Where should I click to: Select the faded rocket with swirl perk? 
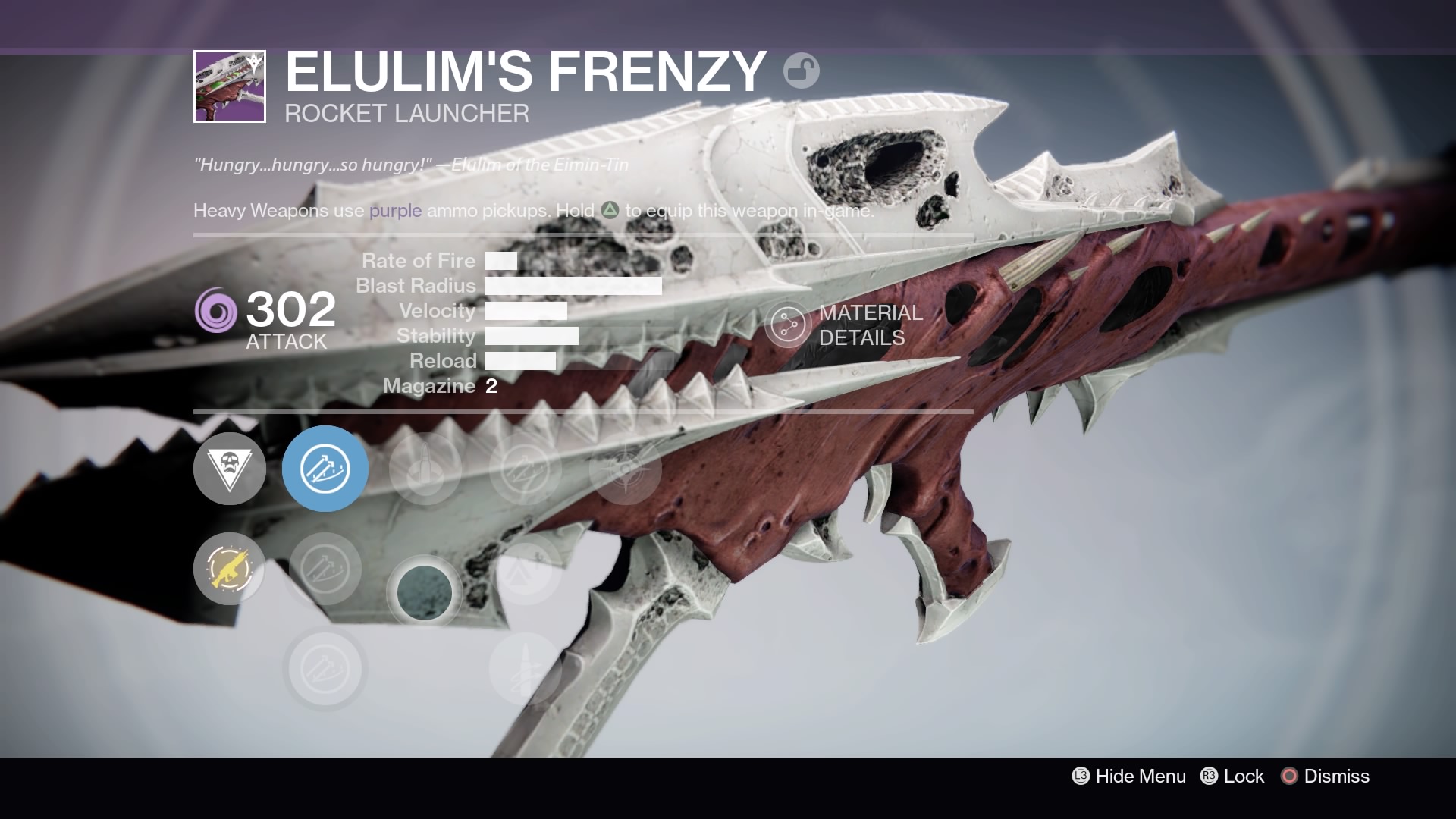525,669
